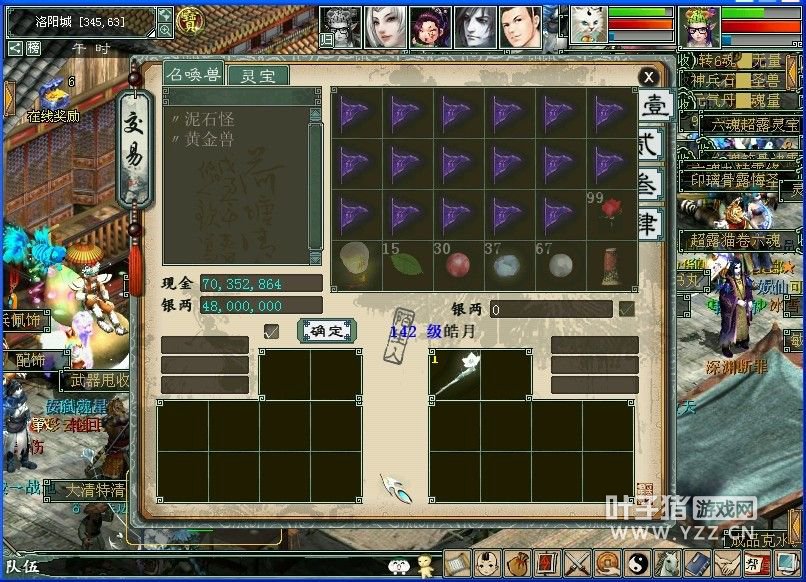The image size is (806, 582).
Task: Open the yin-yang toolbar icon
Action: [638, 563]
